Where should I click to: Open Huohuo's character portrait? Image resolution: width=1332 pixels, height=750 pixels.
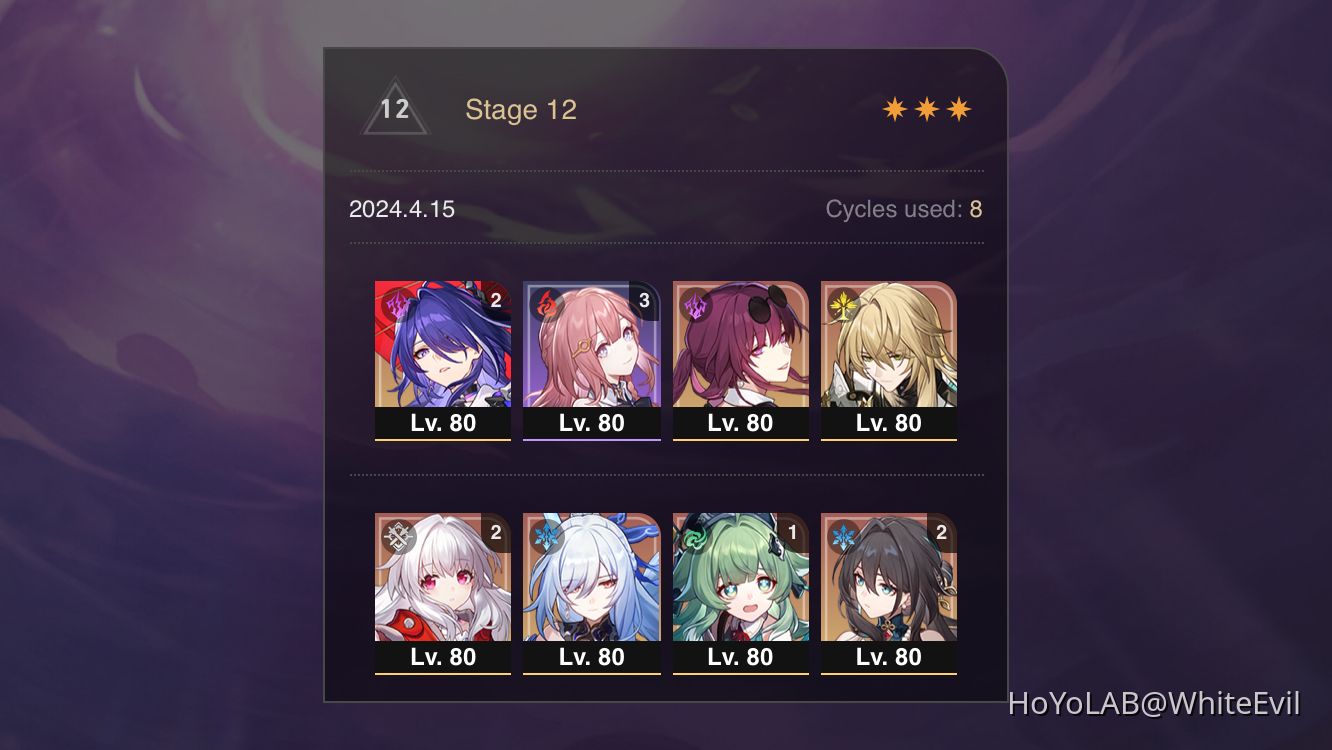[741, 580]
